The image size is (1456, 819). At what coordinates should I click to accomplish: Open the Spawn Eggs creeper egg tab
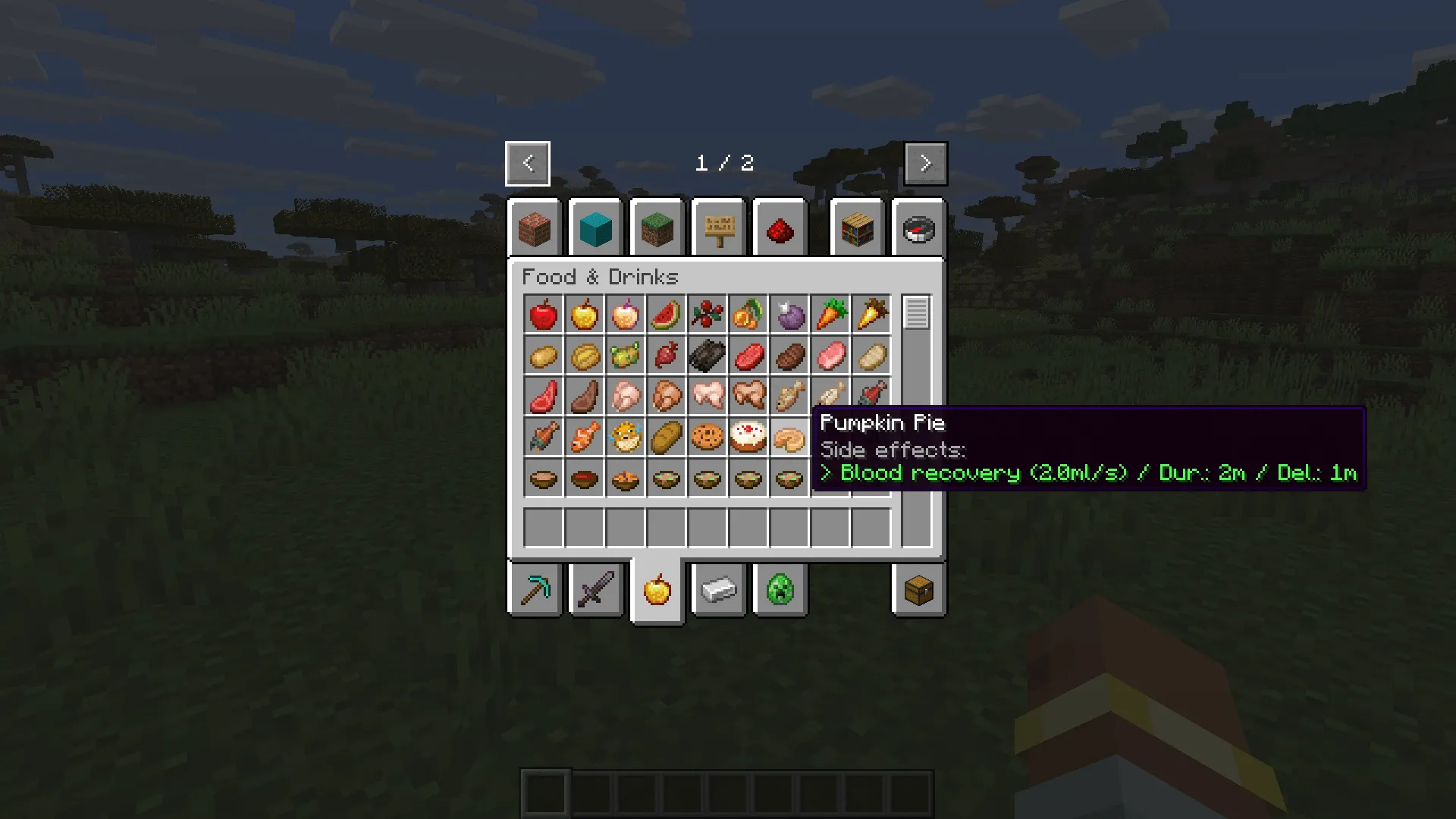click(x=780, y=591)
